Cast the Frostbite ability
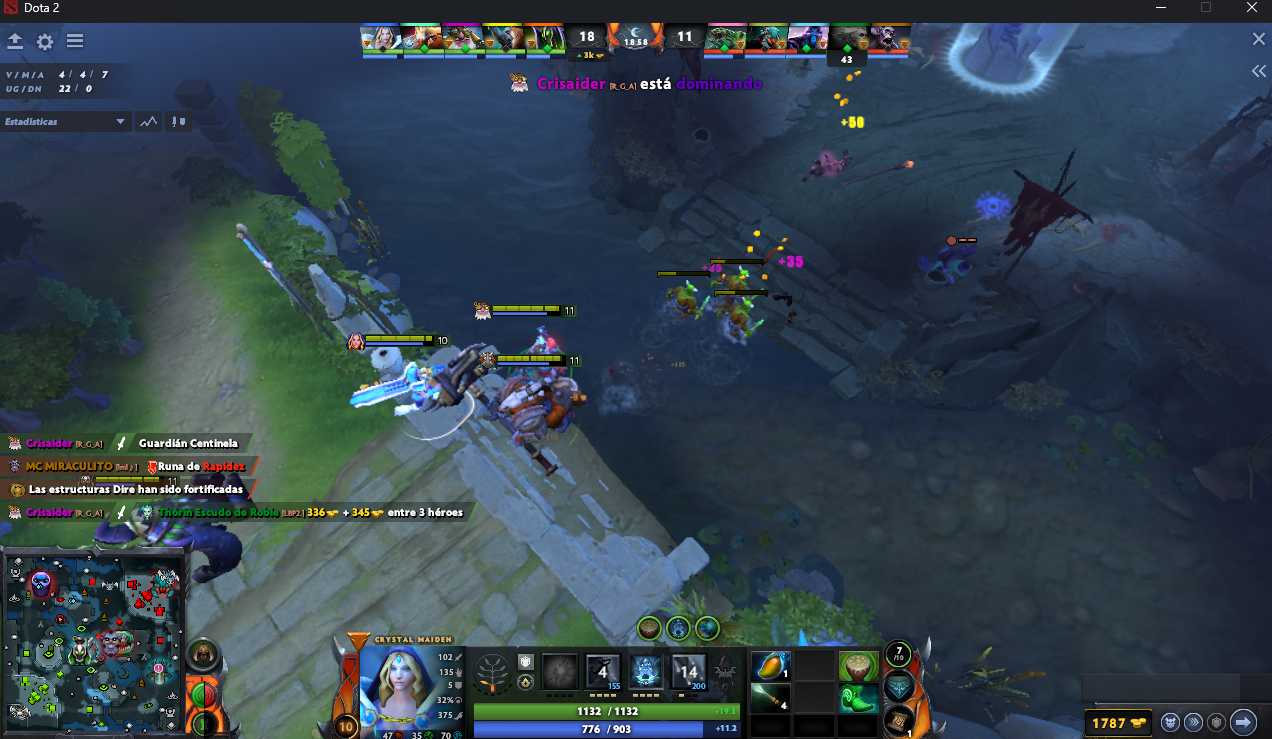The height and width of the screenshot is (739, 1272). tap(602, 670)
